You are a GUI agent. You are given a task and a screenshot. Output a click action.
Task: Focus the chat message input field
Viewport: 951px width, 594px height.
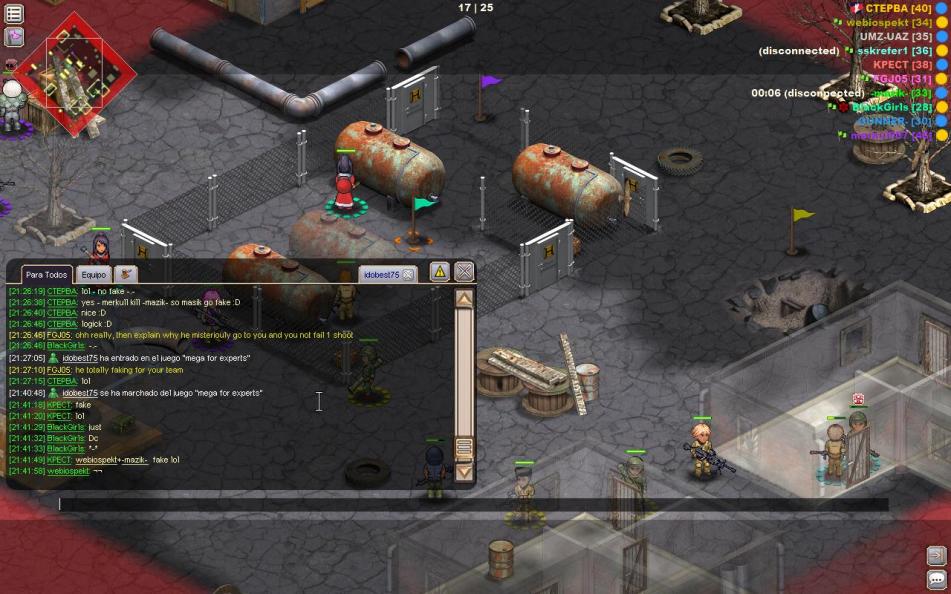click(470, 505)
